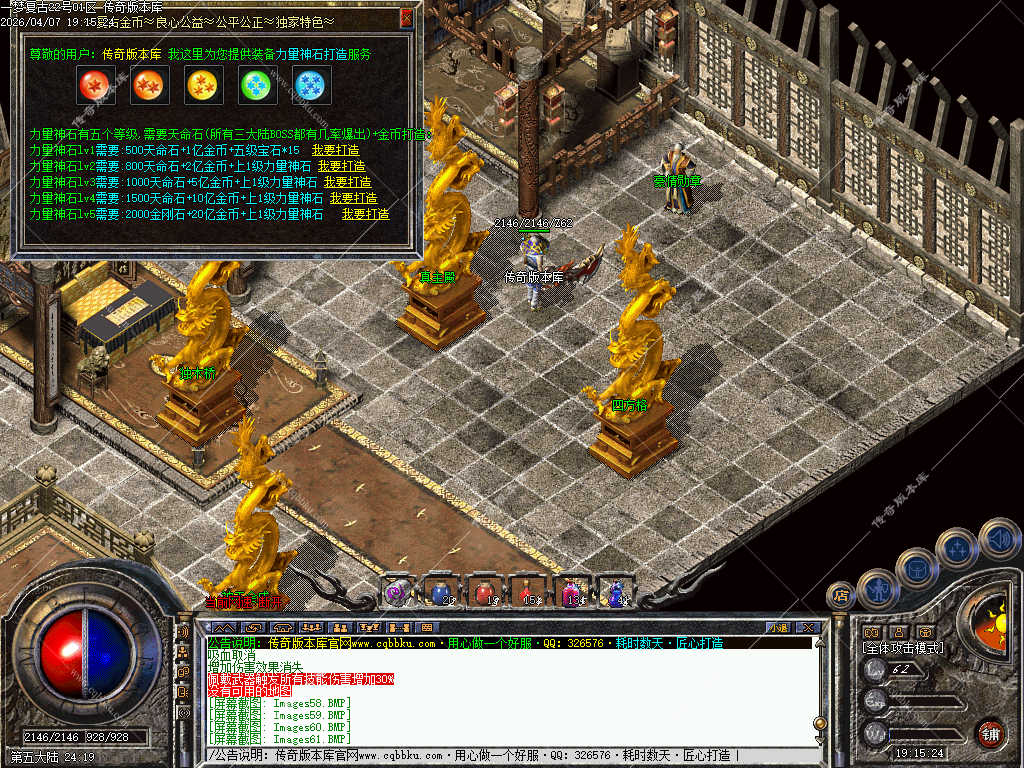
Task: Close the NPC forging dialog
Action: 406,17
